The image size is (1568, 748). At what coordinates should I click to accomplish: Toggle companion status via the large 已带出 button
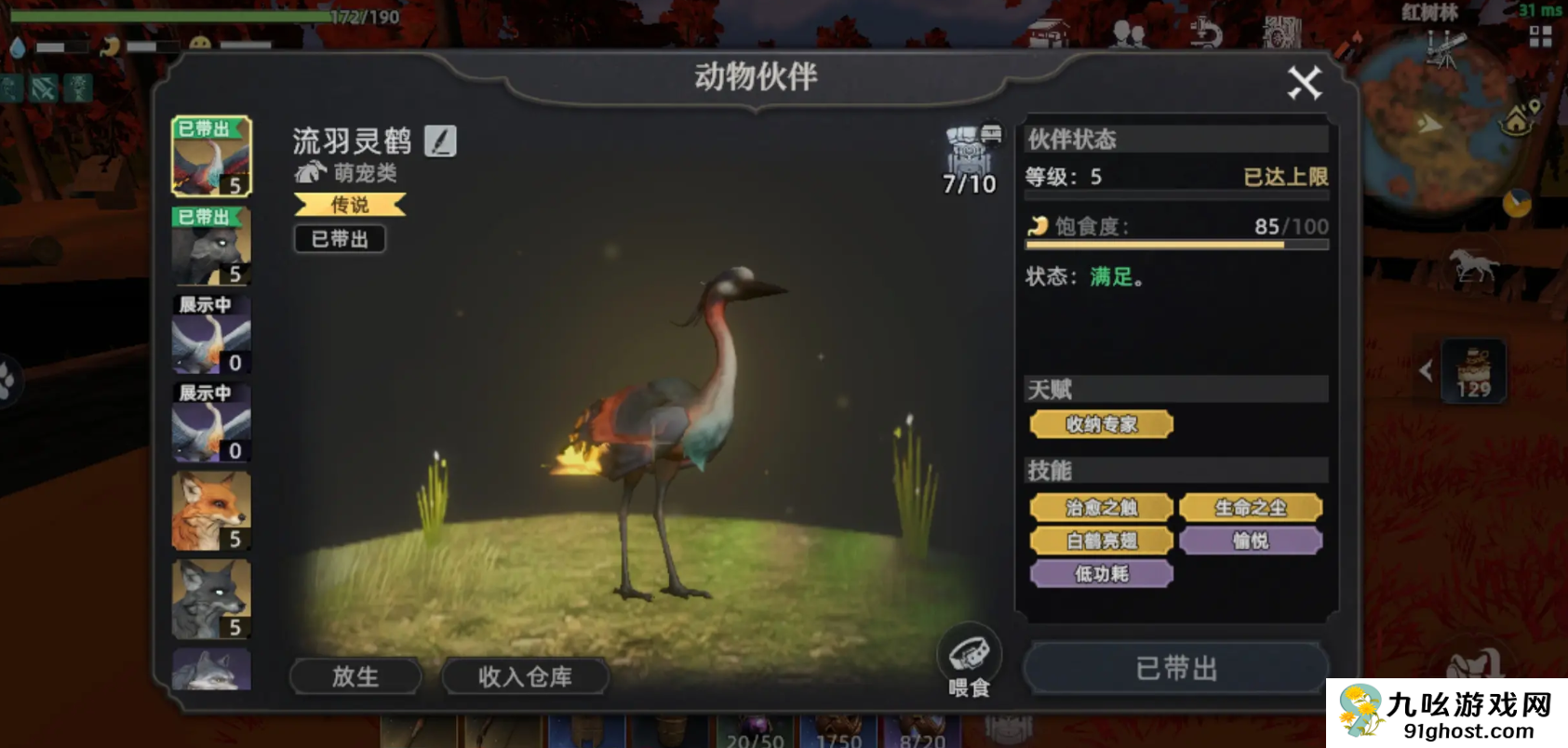pyautogui.click(x=1175, y=668)
